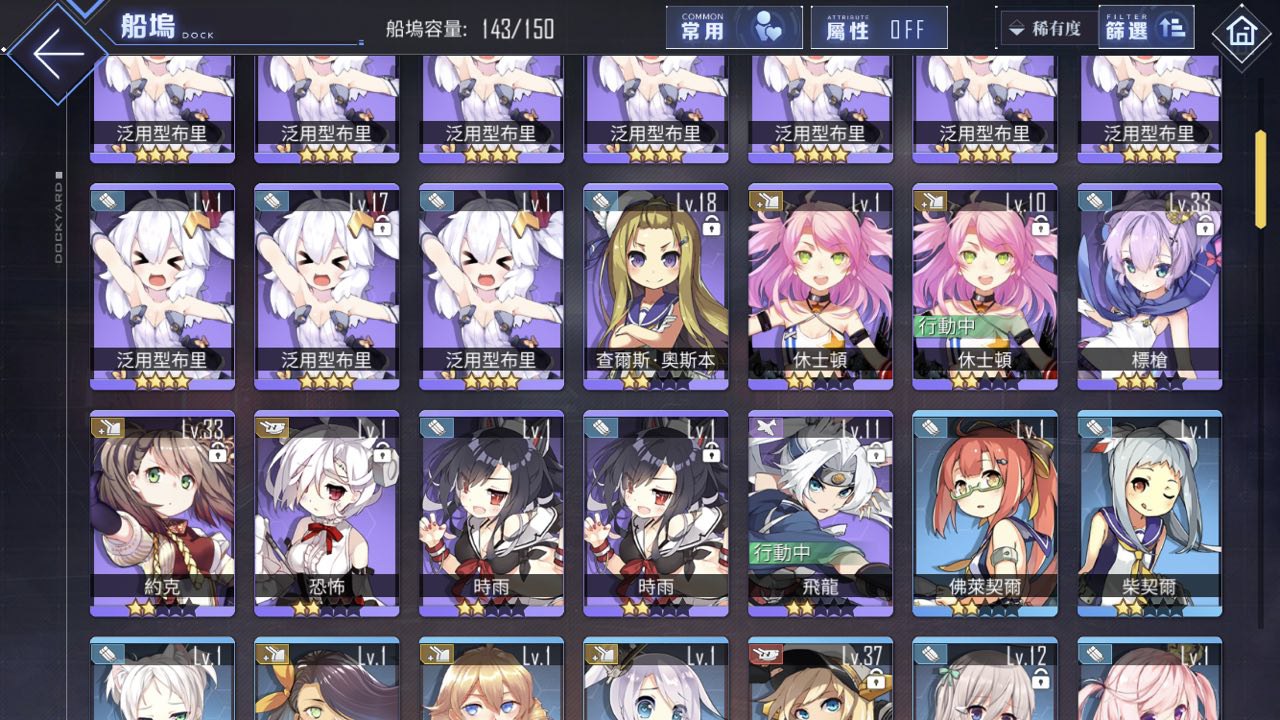Select the 查爾斯·奧斯本 ship card
1280x720 pixels.
tap(655, 286)
